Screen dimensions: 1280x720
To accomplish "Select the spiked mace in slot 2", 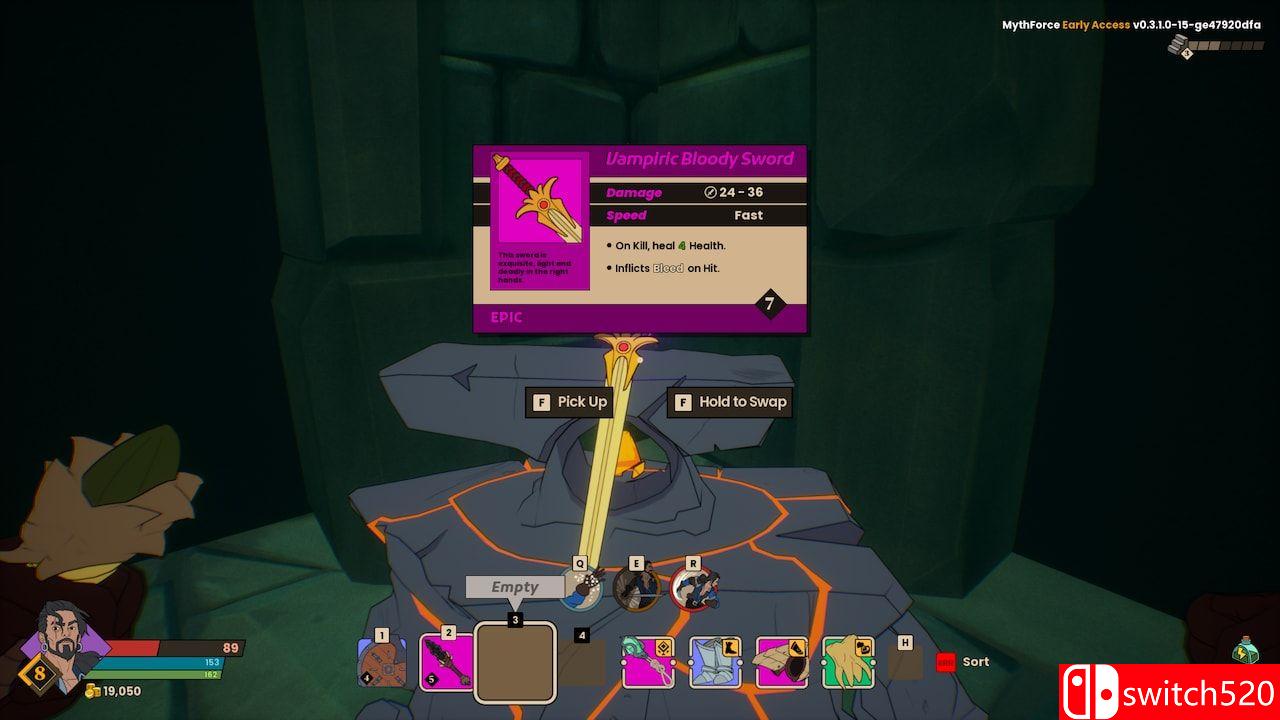I will 446,662.
